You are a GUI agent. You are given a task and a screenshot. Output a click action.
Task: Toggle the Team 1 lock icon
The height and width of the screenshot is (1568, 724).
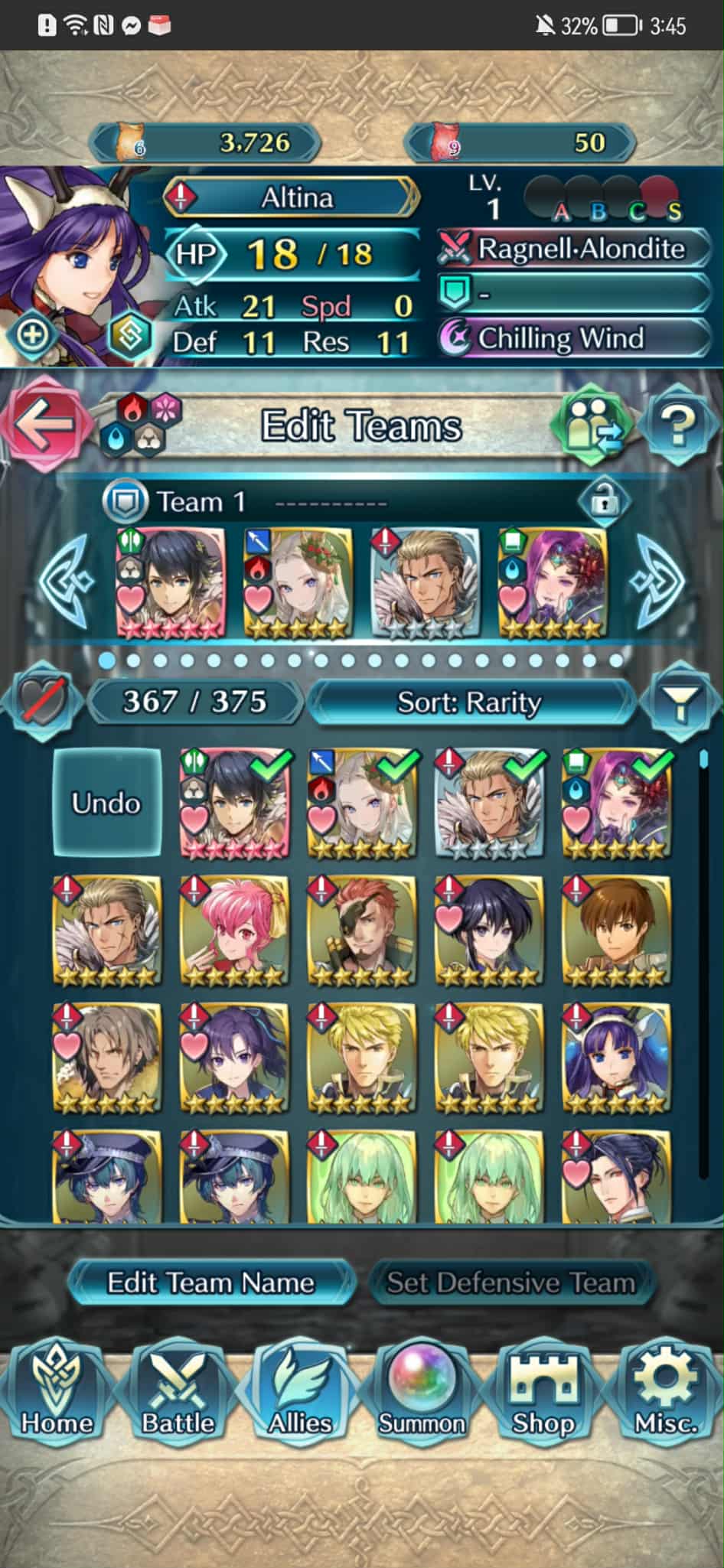click(605, 502)
